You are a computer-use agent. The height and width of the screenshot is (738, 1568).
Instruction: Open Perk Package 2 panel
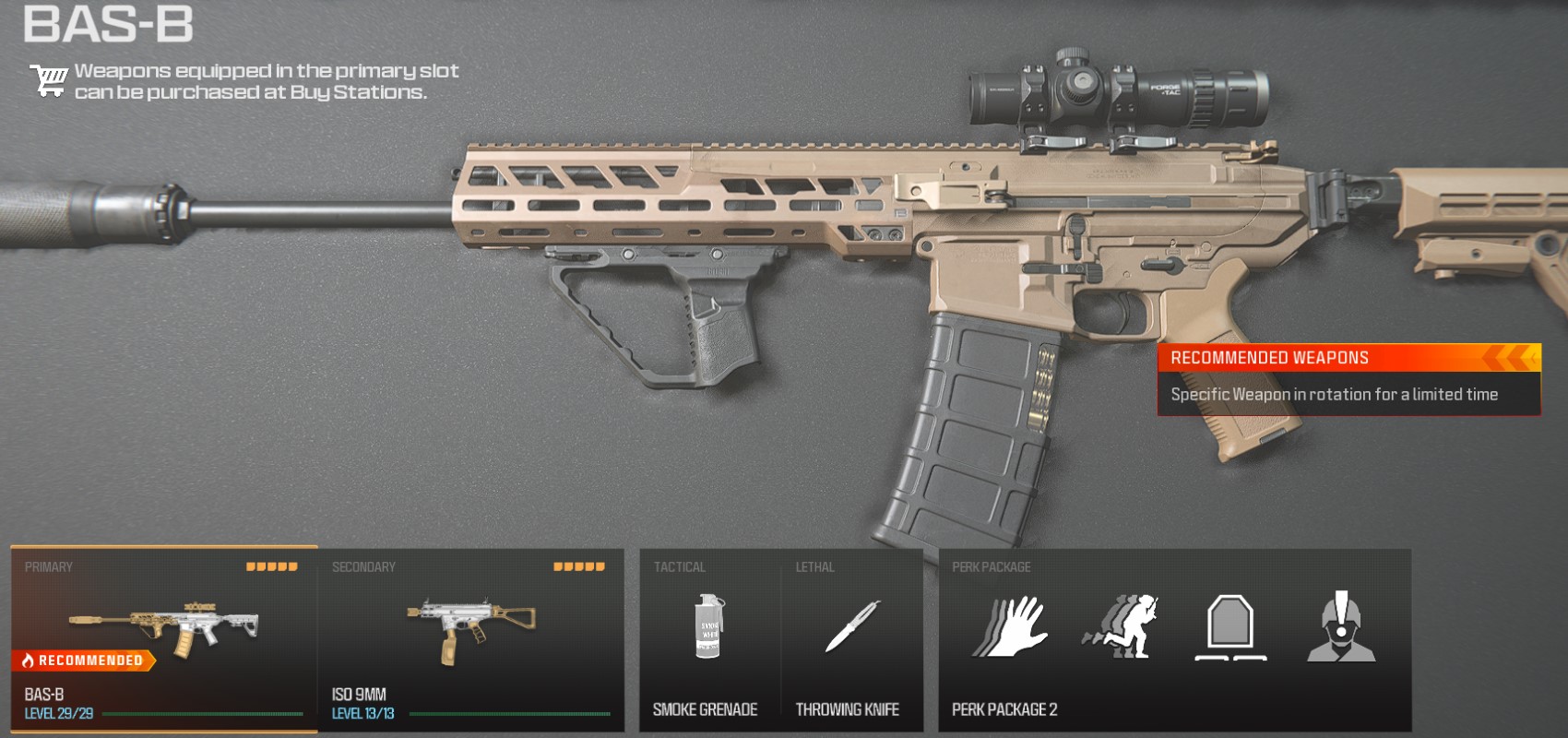coord(1174,639)
